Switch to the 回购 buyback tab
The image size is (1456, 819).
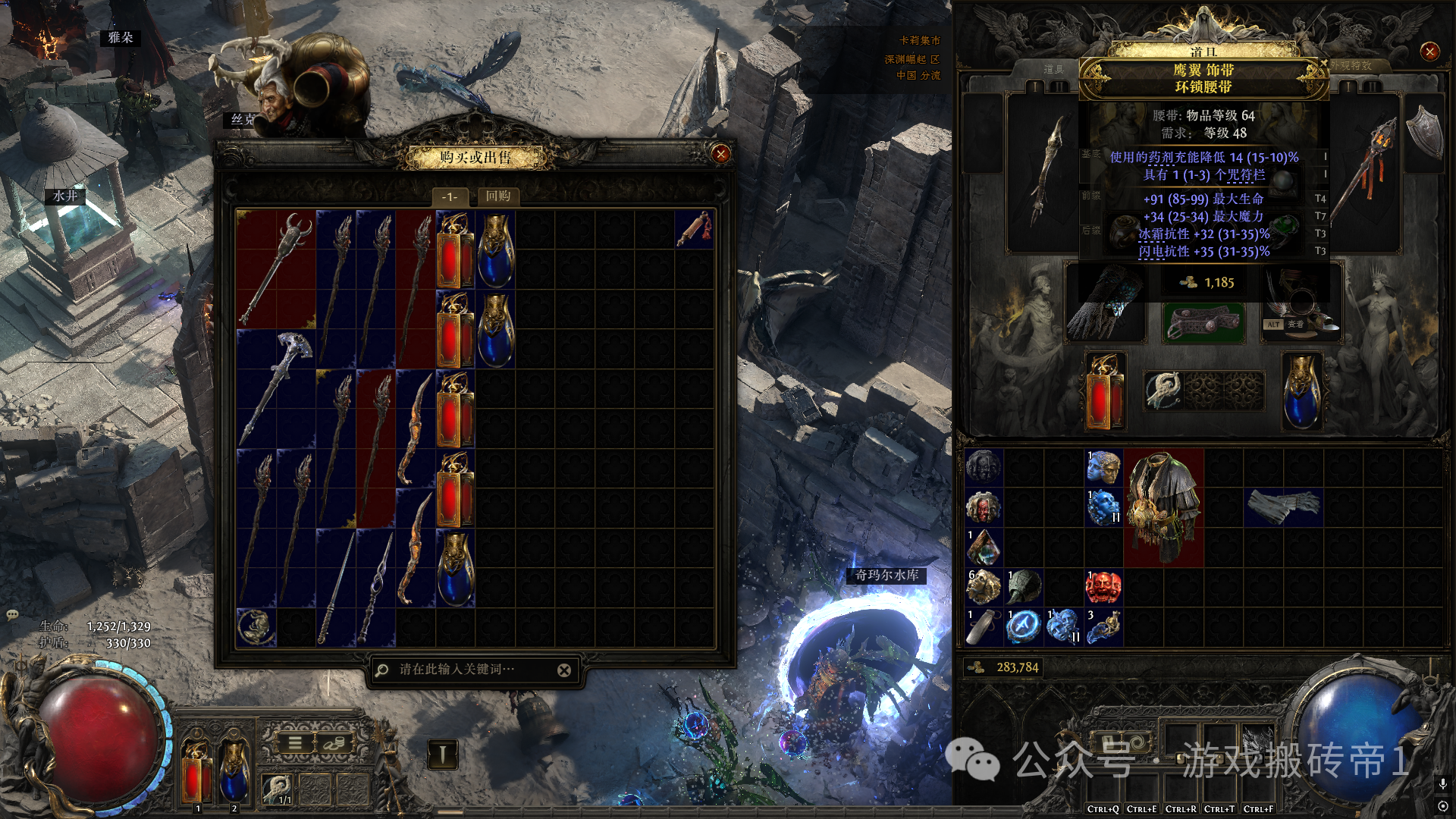point(498,196)
